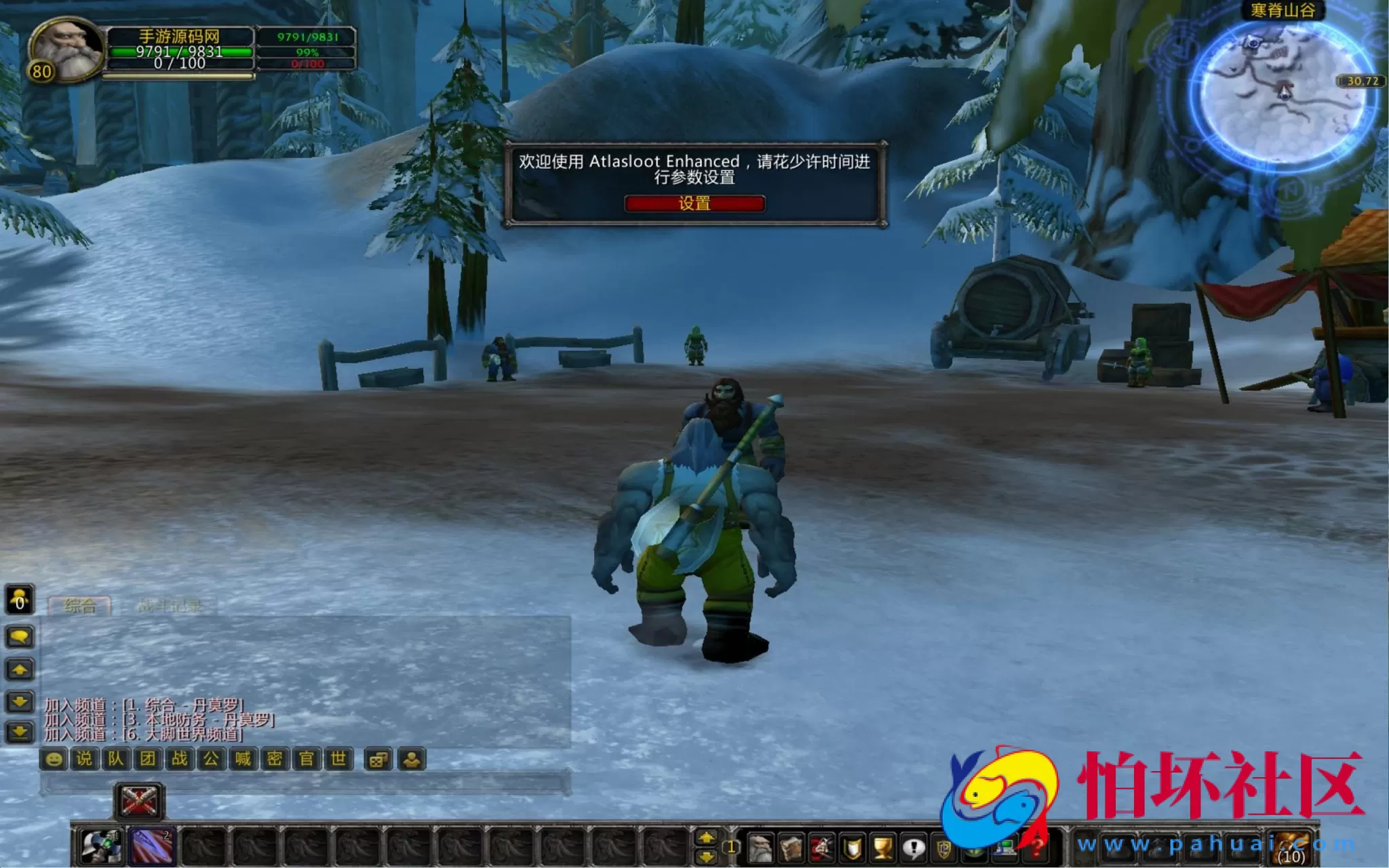Click the smiley emote icon above the chat input

click(54, 759)
